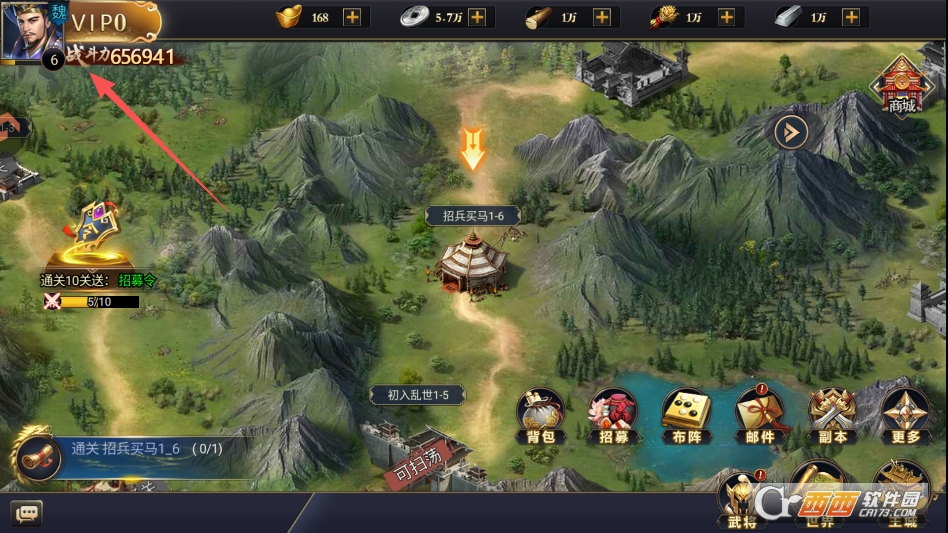Check the 邮件 mail
948x533 pixels.
click(760, 416)
